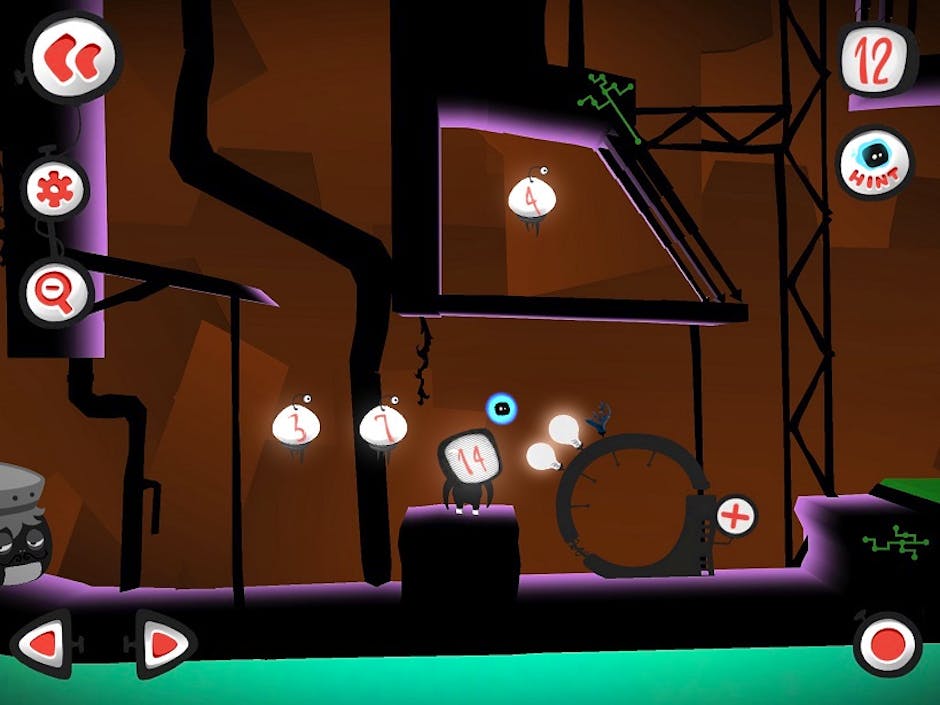Click the magnifier zoom-out button
This screenshot has width=940, height=705.
tap(56, 292)
